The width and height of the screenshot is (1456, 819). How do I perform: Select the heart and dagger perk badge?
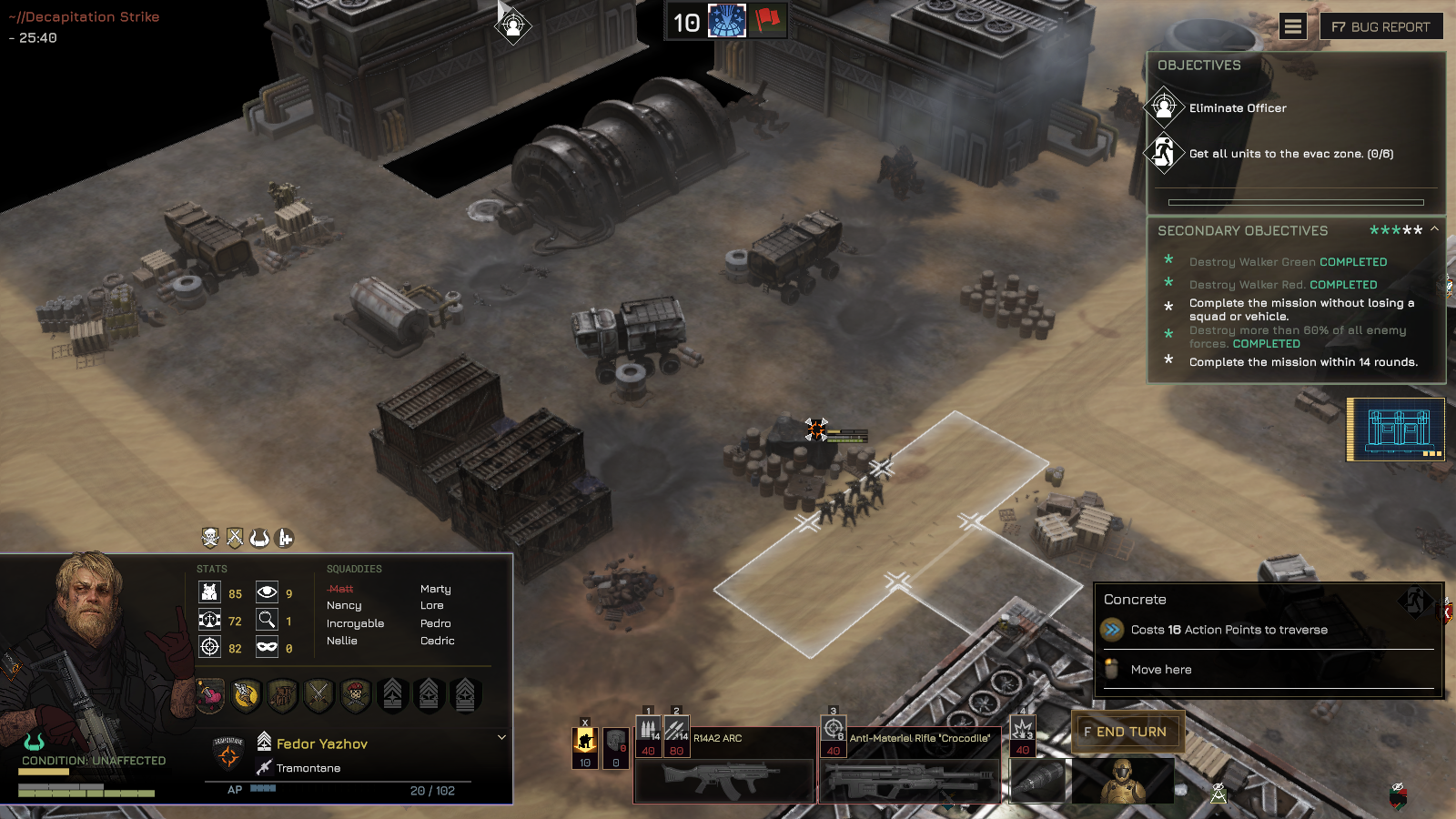point(210,696)
